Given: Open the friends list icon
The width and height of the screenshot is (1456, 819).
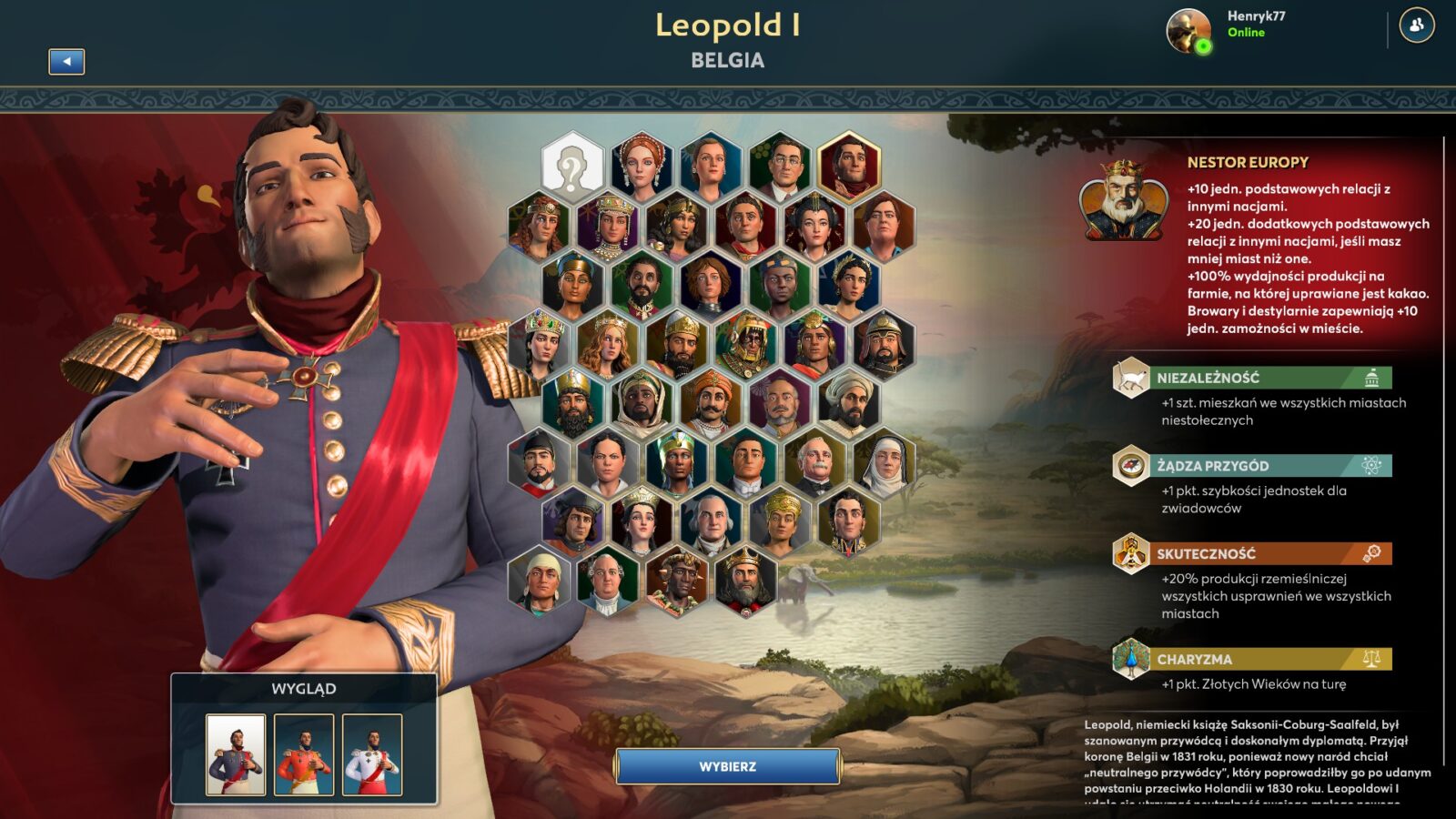Looking at the screenshot, I should coord(1416,25).
